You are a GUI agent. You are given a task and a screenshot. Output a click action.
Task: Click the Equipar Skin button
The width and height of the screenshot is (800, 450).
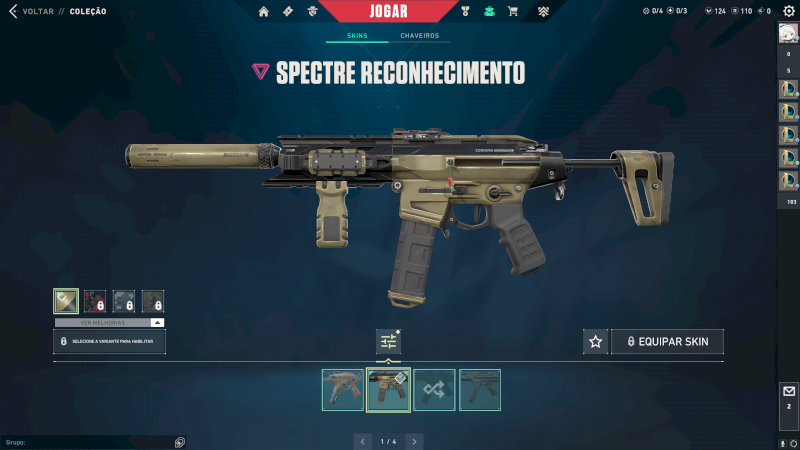667,342
